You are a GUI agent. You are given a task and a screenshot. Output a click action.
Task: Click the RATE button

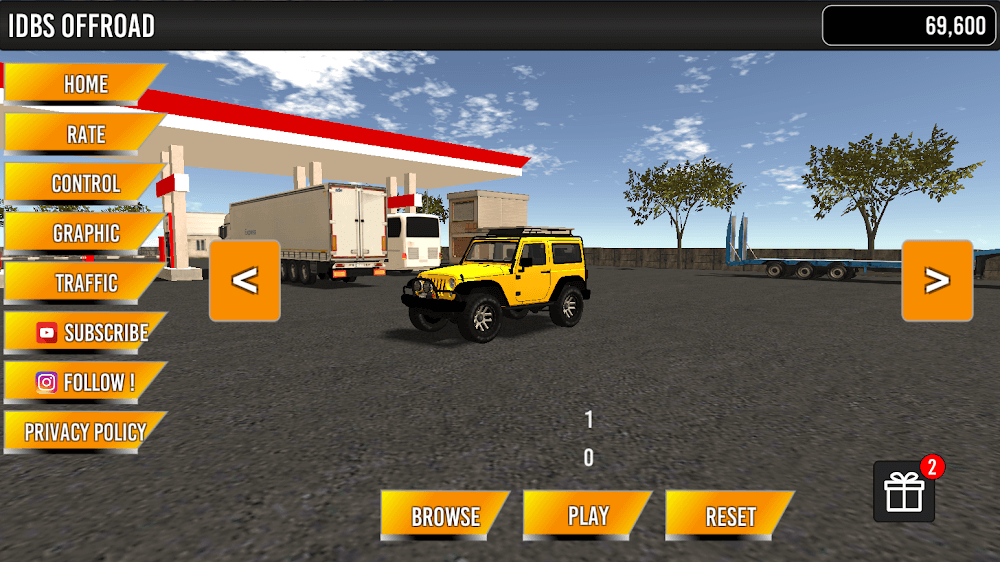click(85, 134)
